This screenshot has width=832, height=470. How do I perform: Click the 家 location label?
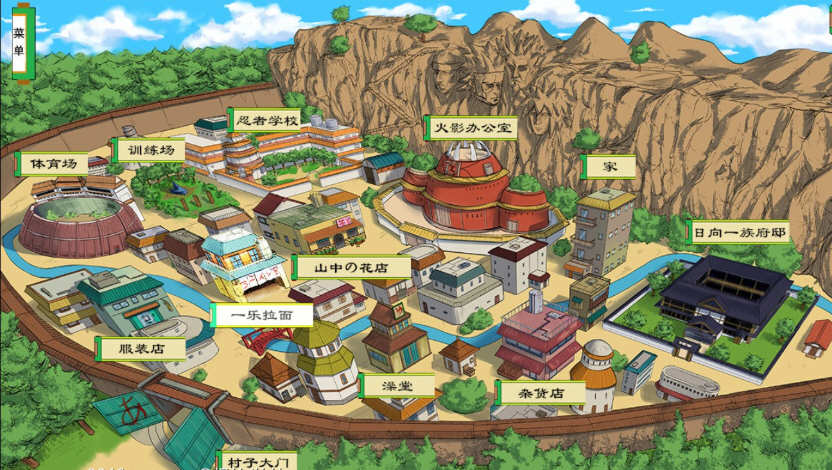(x=609, y=166)
